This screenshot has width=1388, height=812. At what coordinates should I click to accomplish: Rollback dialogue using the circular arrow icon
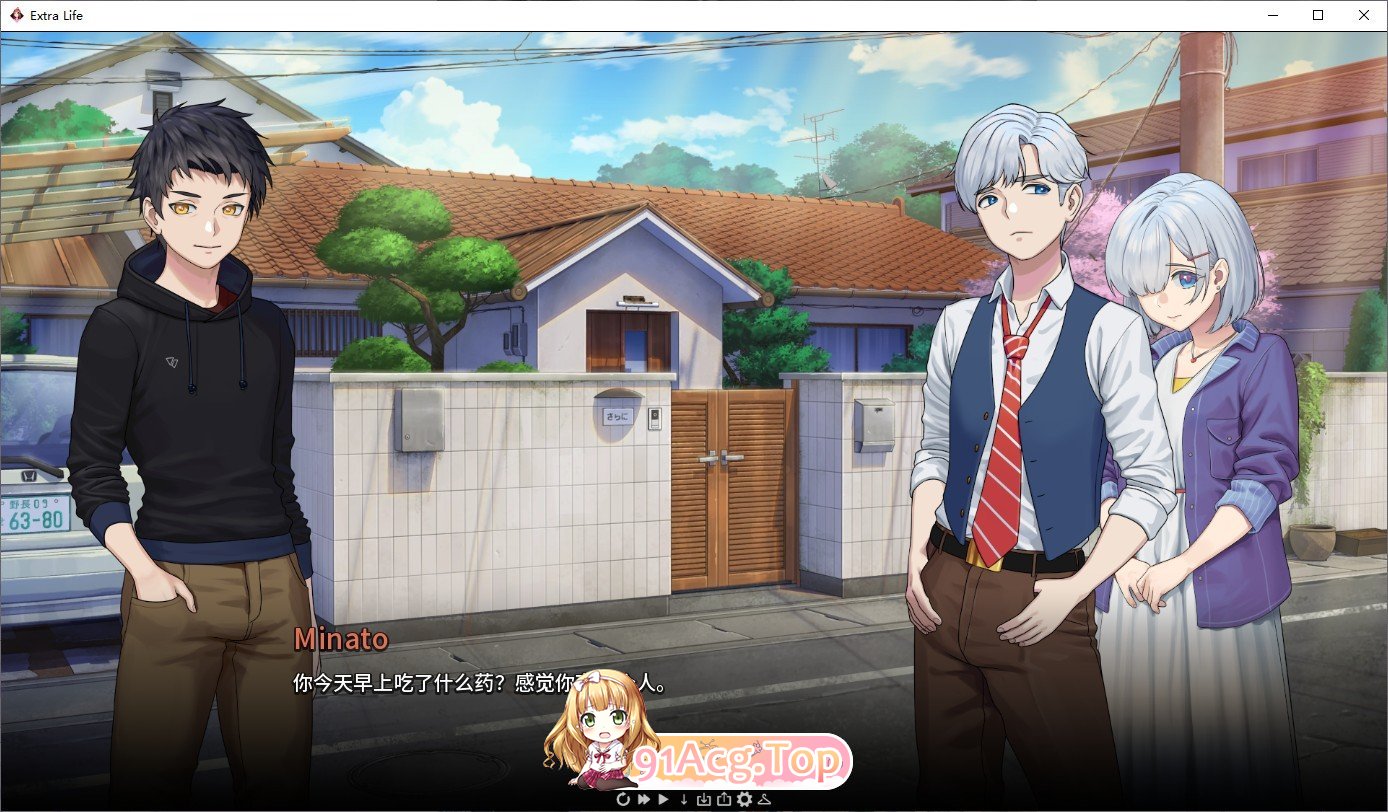(623, 800)
